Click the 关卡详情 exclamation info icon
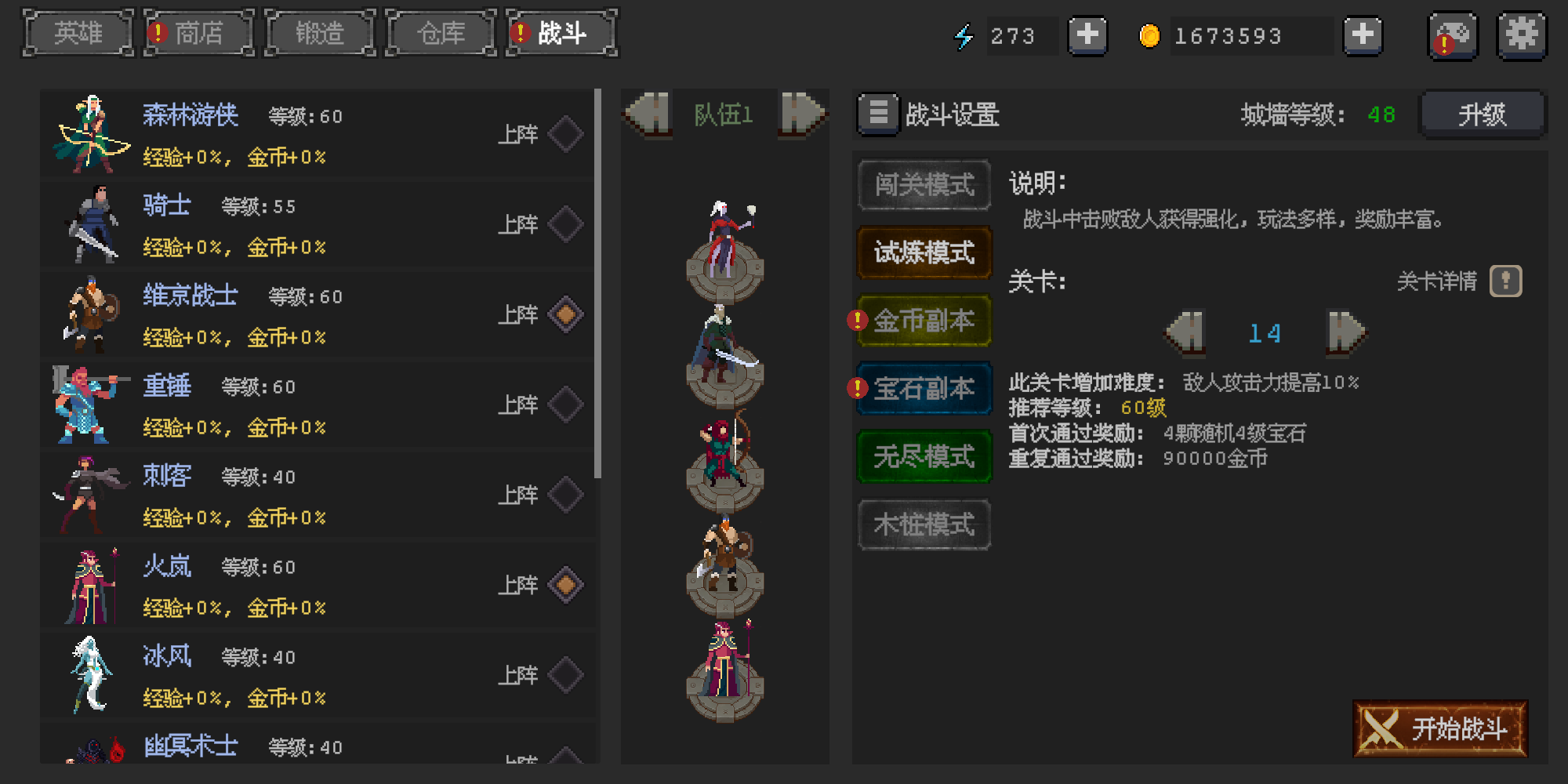The width and height of the screenshot is (1568, 784). (1504, 281)
